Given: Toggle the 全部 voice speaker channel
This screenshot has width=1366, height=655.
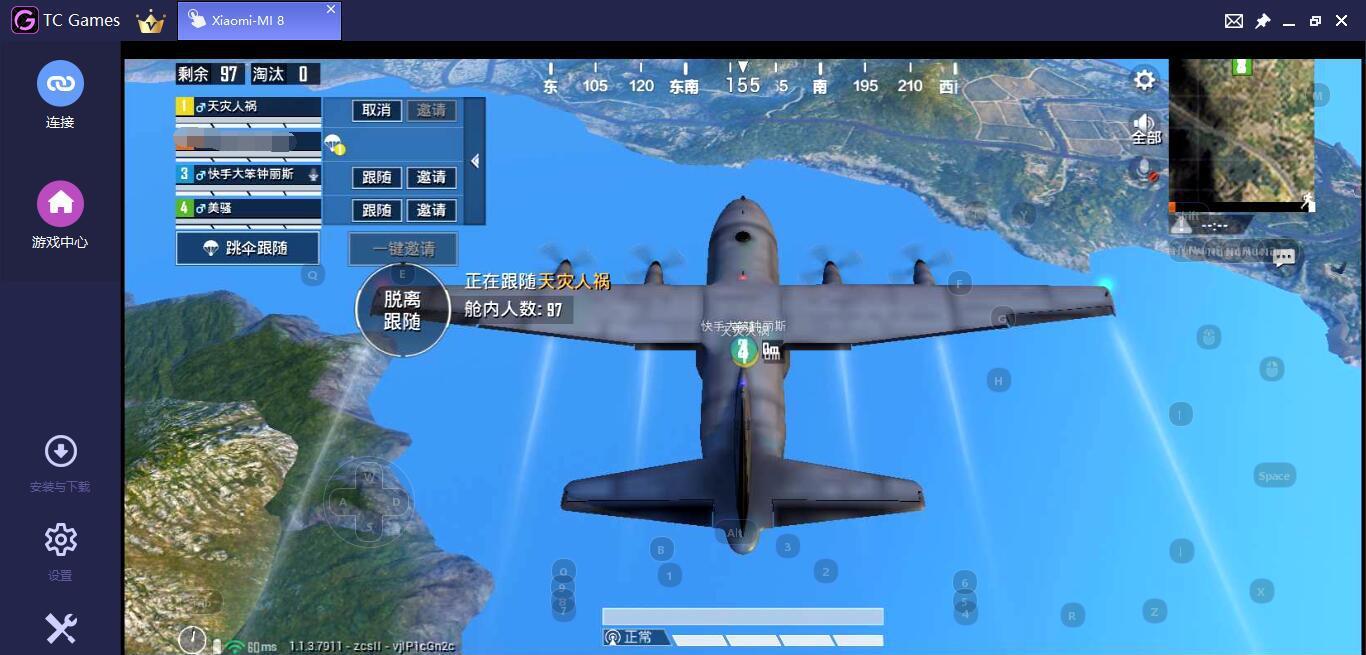Looking at the screenshot, I should point(1145,128).
